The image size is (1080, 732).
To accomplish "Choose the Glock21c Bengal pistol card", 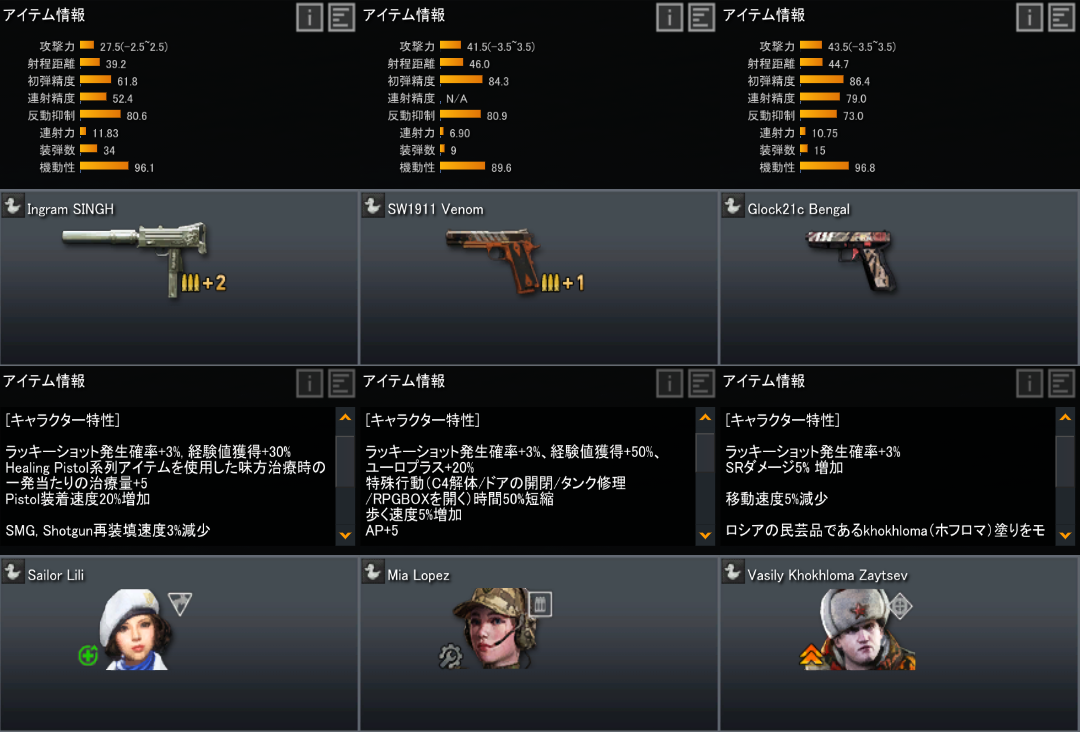I will click(x=899, y=277).
